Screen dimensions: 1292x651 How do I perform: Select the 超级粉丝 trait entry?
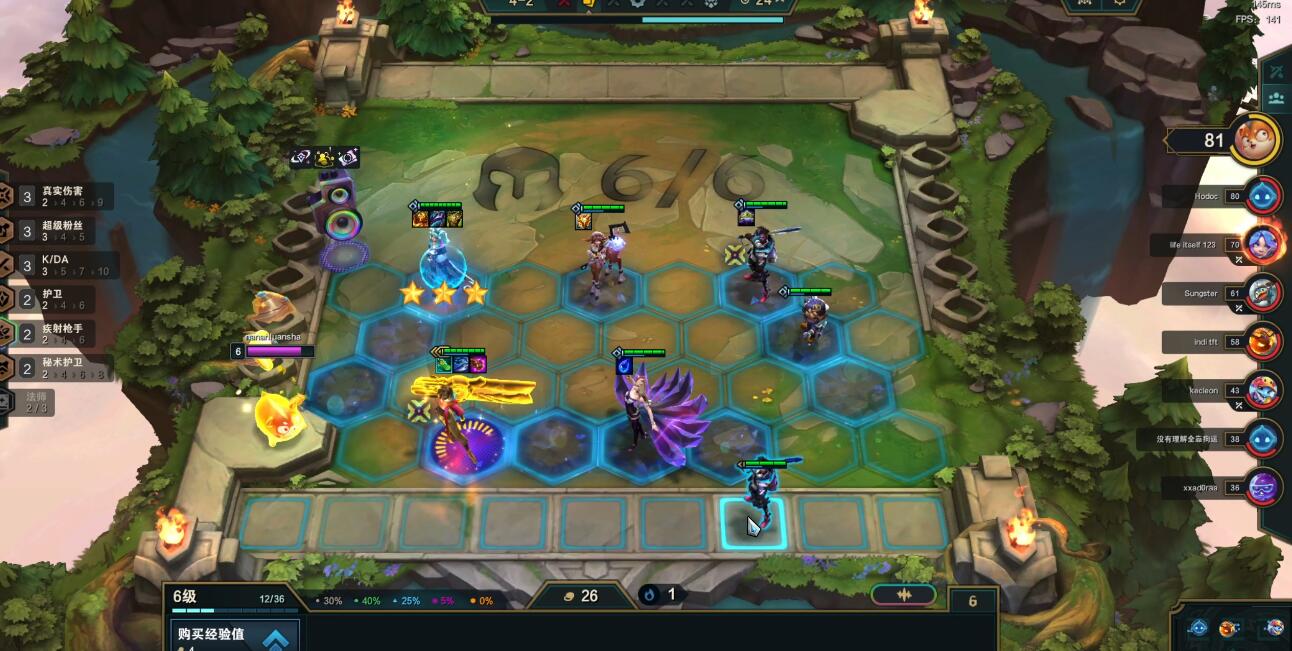(62, 231)
